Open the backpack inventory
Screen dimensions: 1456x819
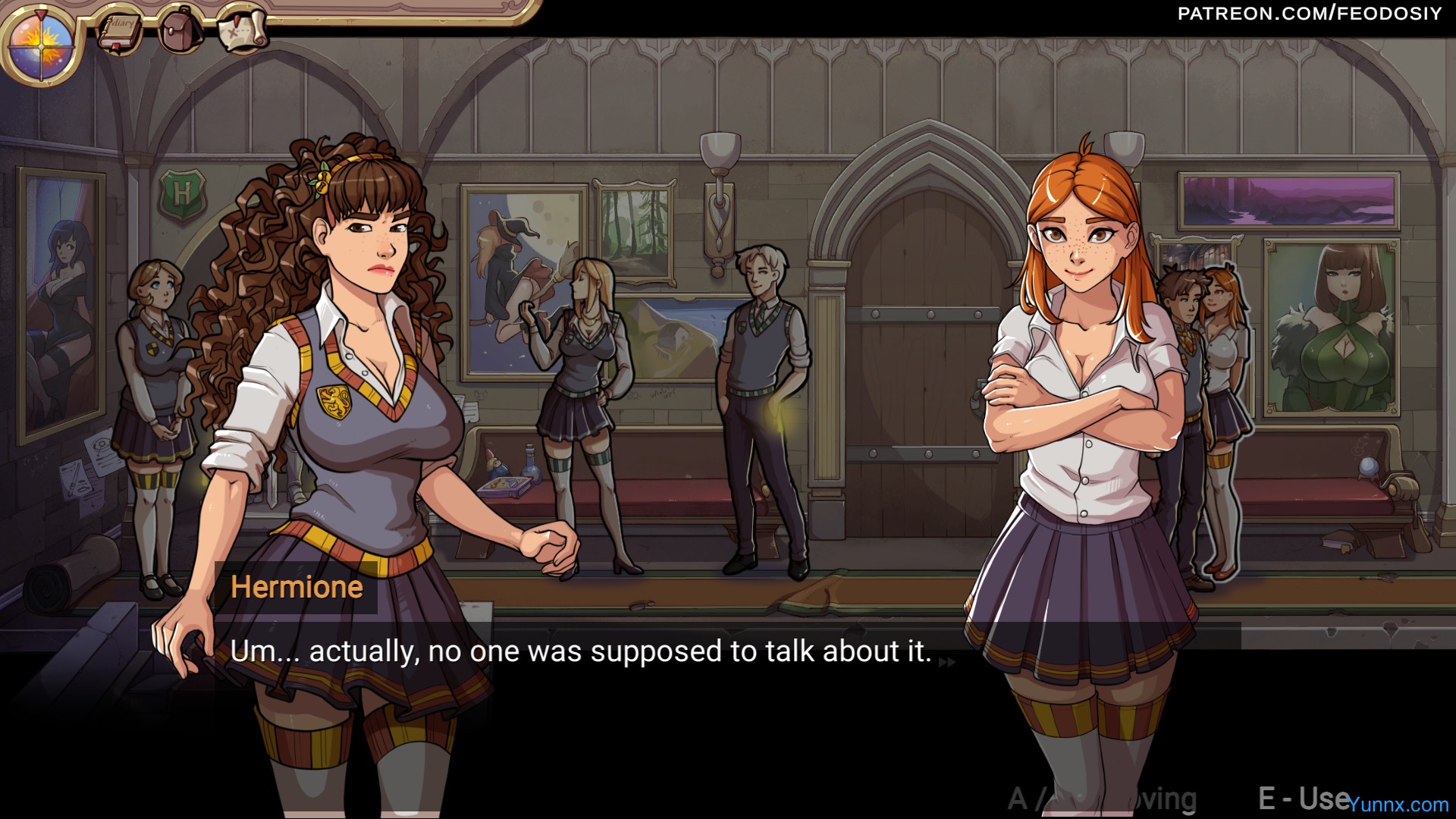click(x=180, y=30)
